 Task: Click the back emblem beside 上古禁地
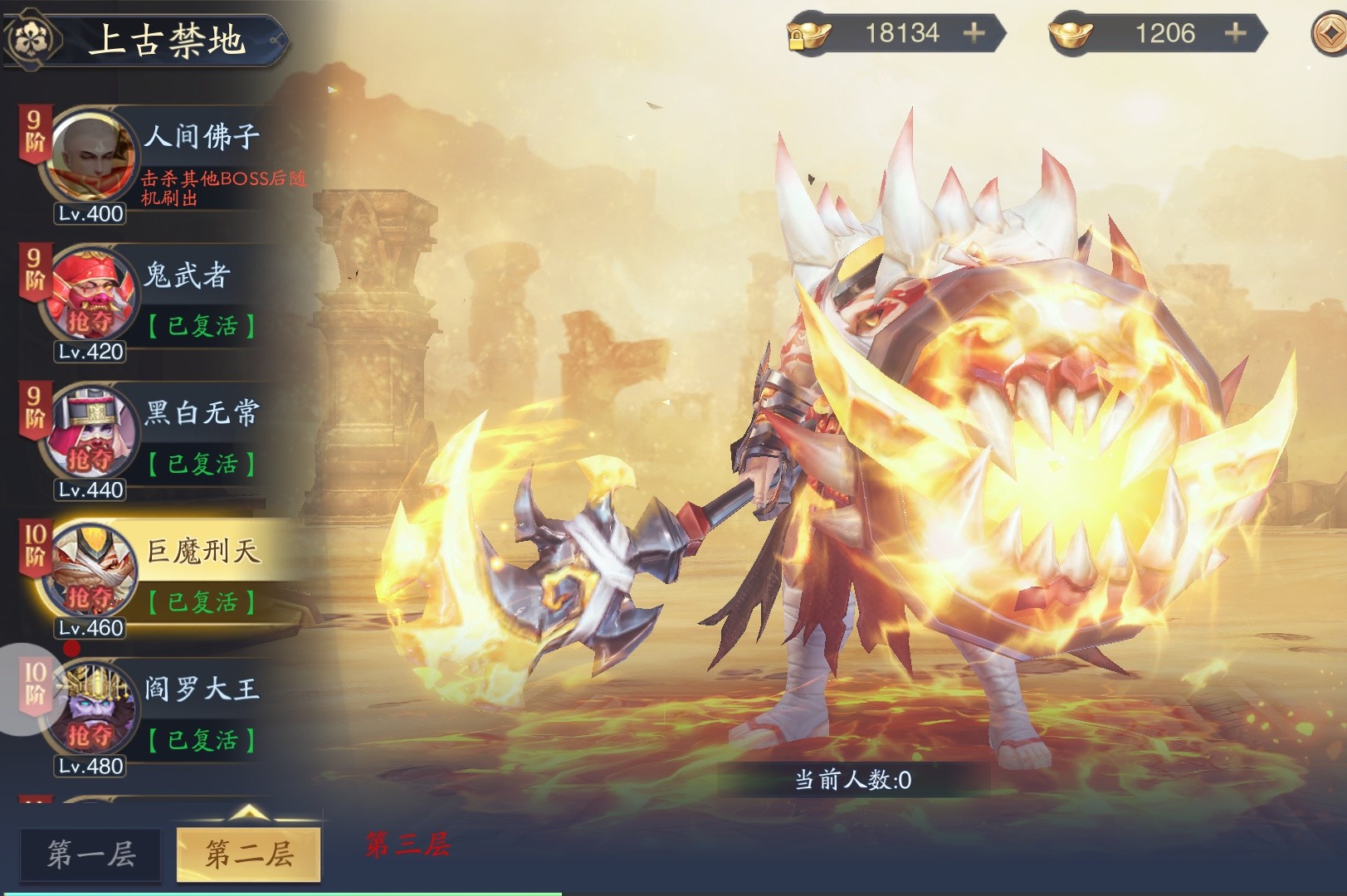tap(33, 38)
